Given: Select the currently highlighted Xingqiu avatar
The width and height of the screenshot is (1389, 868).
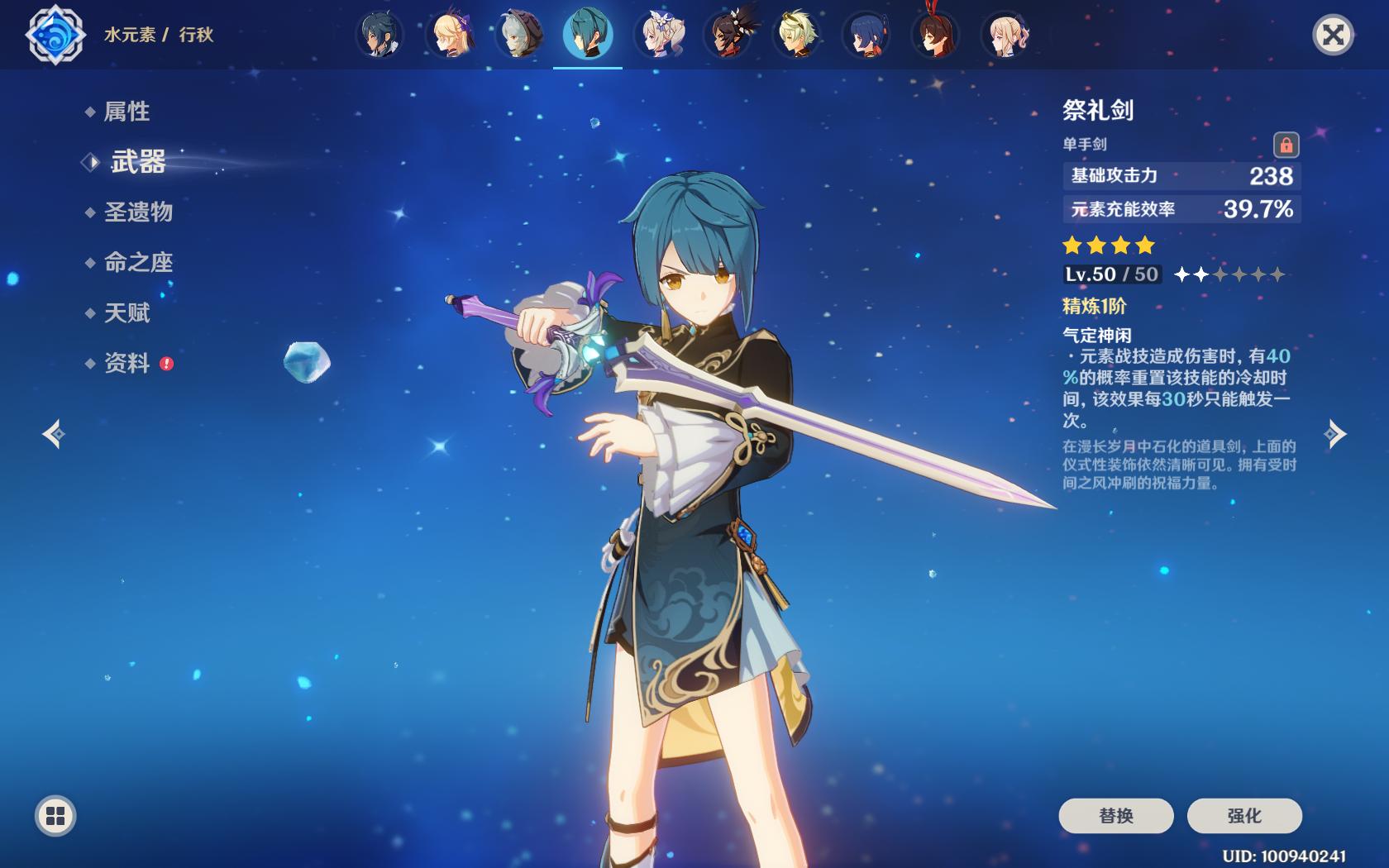Looking at the screenshot, I should [x=587, y=35].
